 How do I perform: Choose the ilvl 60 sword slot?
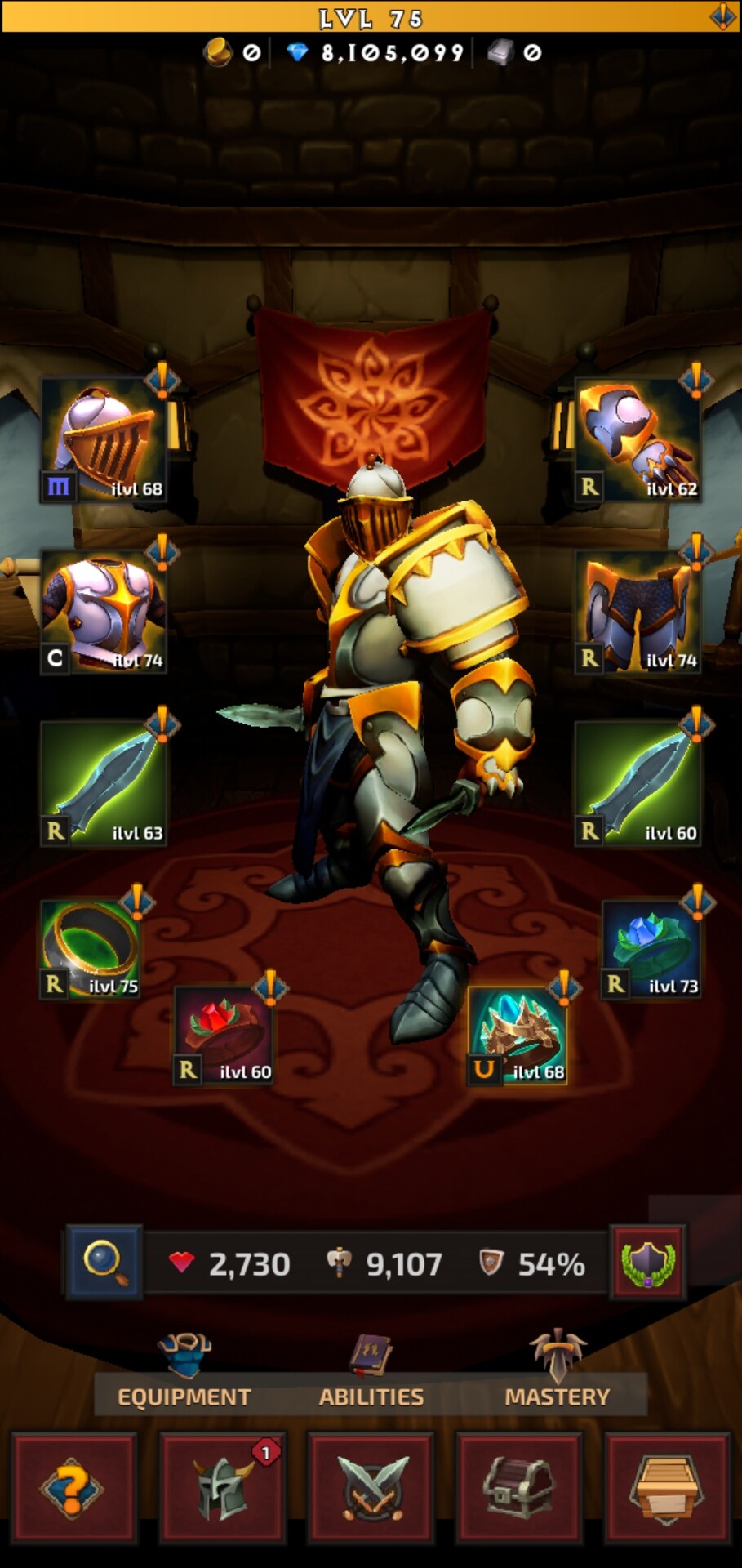pyautogui.click(x=638, y=784)
